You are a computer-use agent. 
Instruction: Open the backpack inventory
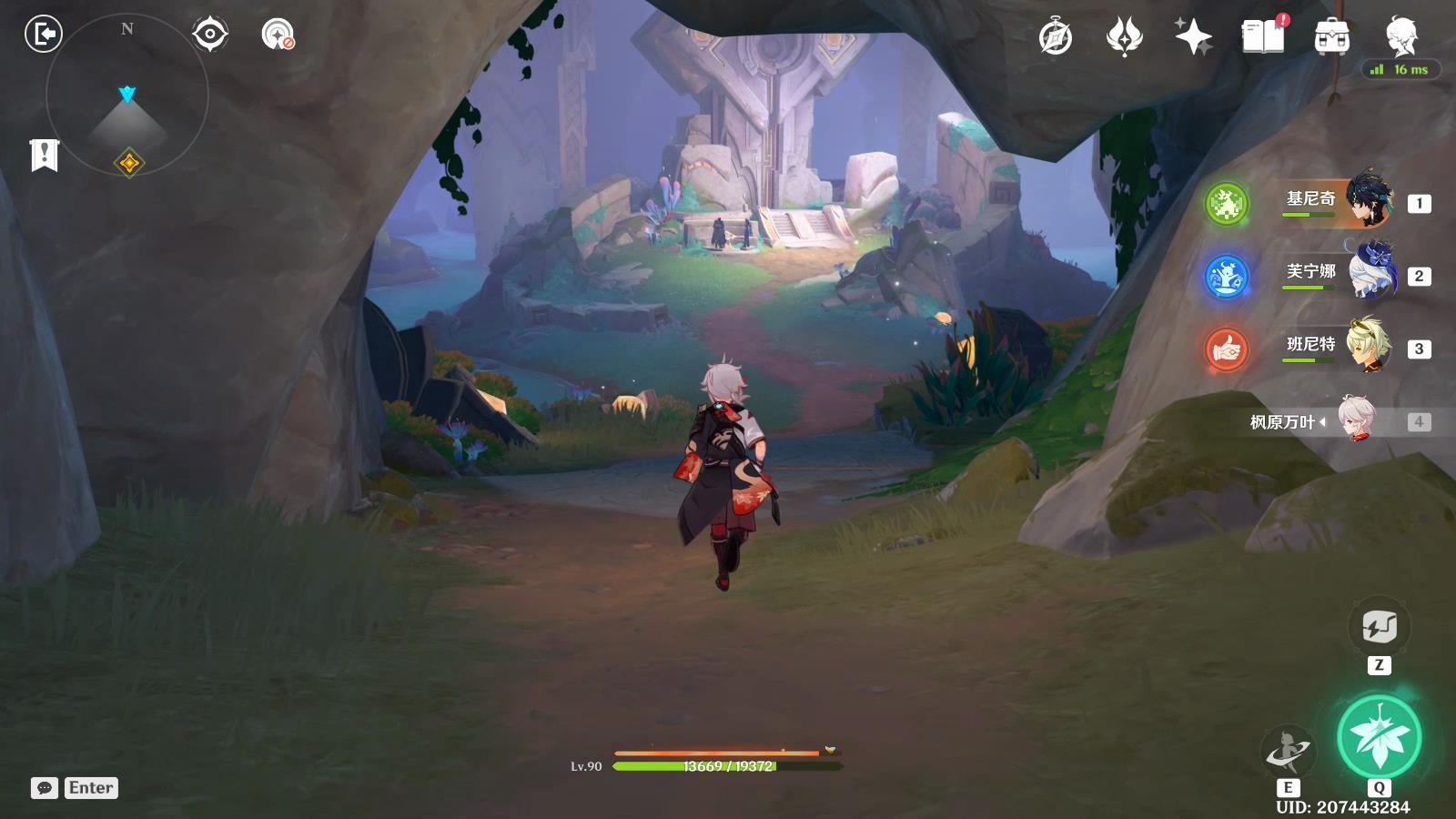(1331, 37)
